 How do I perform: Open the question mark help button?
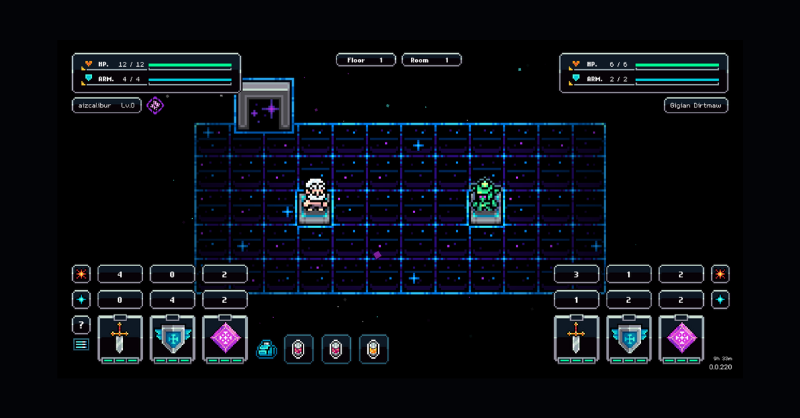coord(81,325)
